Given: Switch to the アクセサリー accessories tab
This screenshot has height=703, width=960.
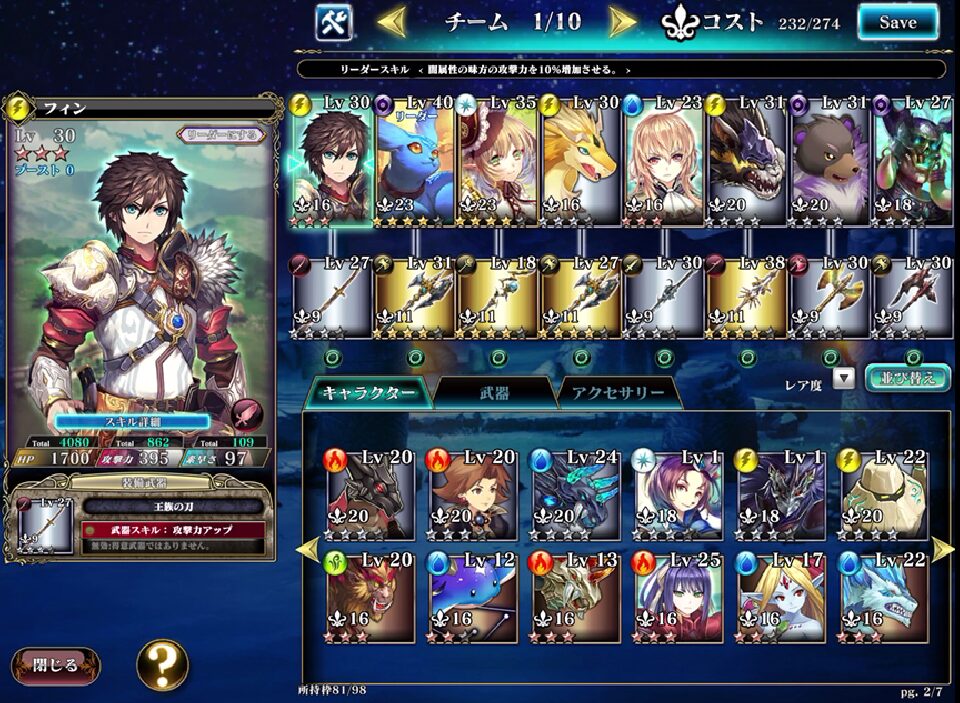Looking at the screenshot, I should pyautogui.click(x=618, y=393).
